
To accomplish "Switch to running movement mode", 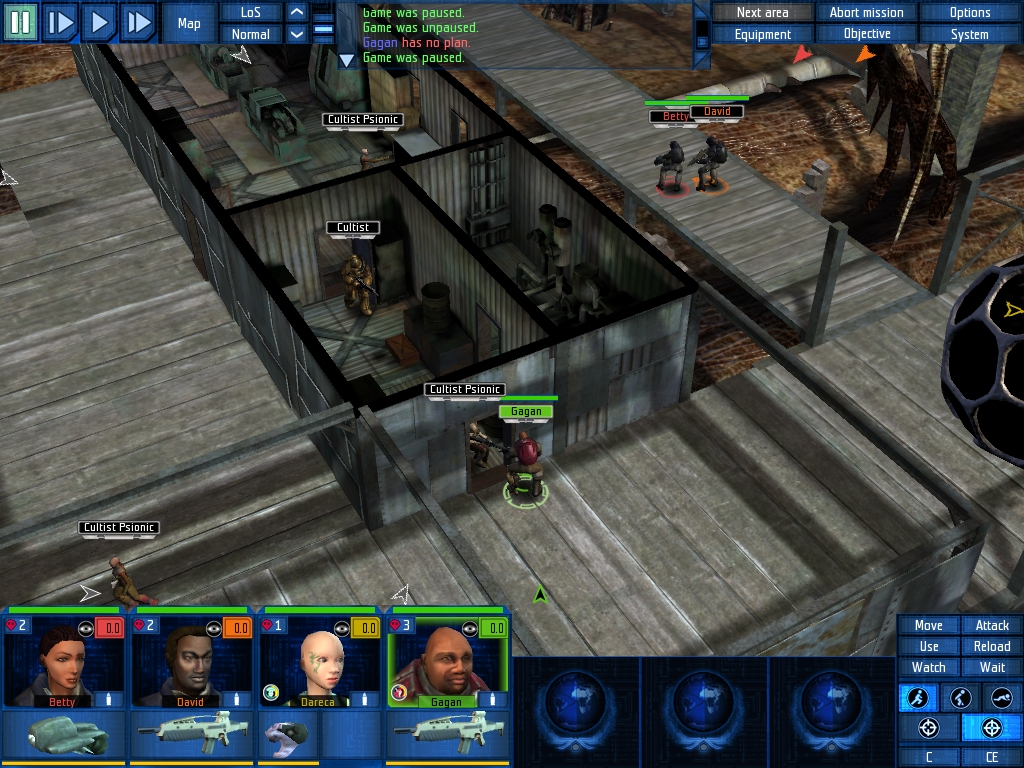I will (x=918, y=698).
